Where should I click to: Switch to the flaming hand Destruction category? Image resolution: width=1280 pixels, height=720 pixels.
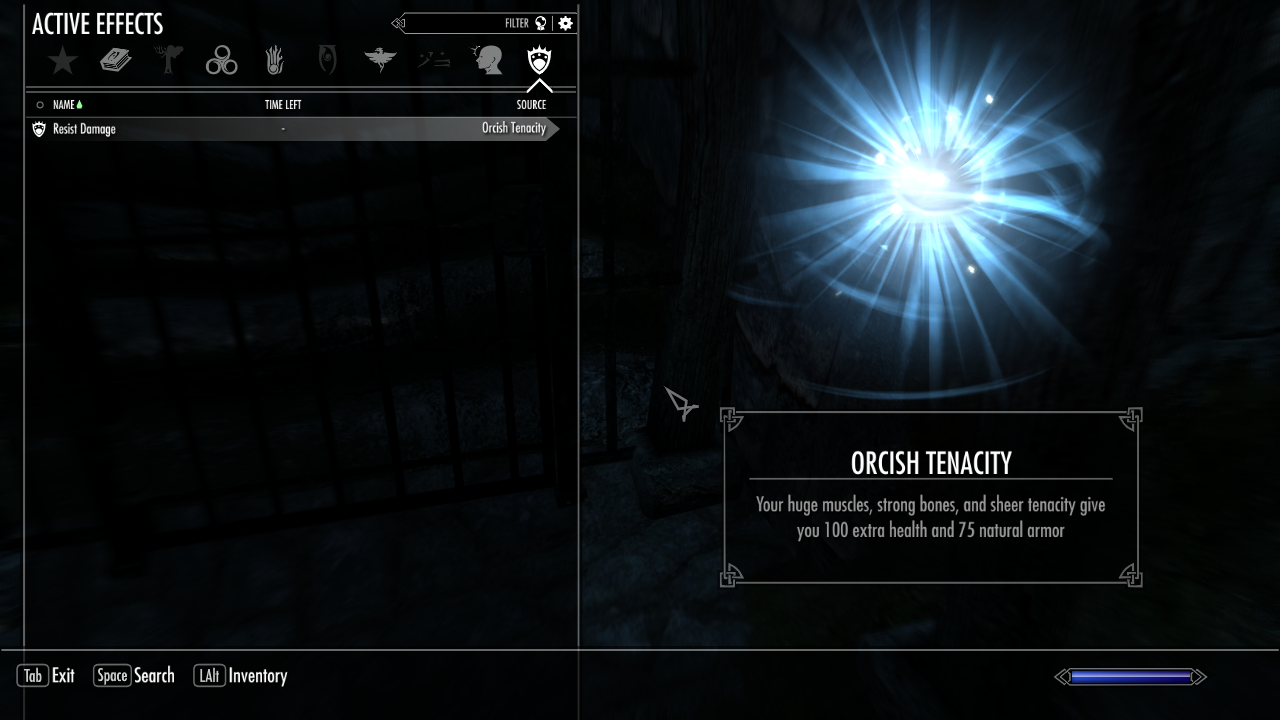[x=274, y=61]
